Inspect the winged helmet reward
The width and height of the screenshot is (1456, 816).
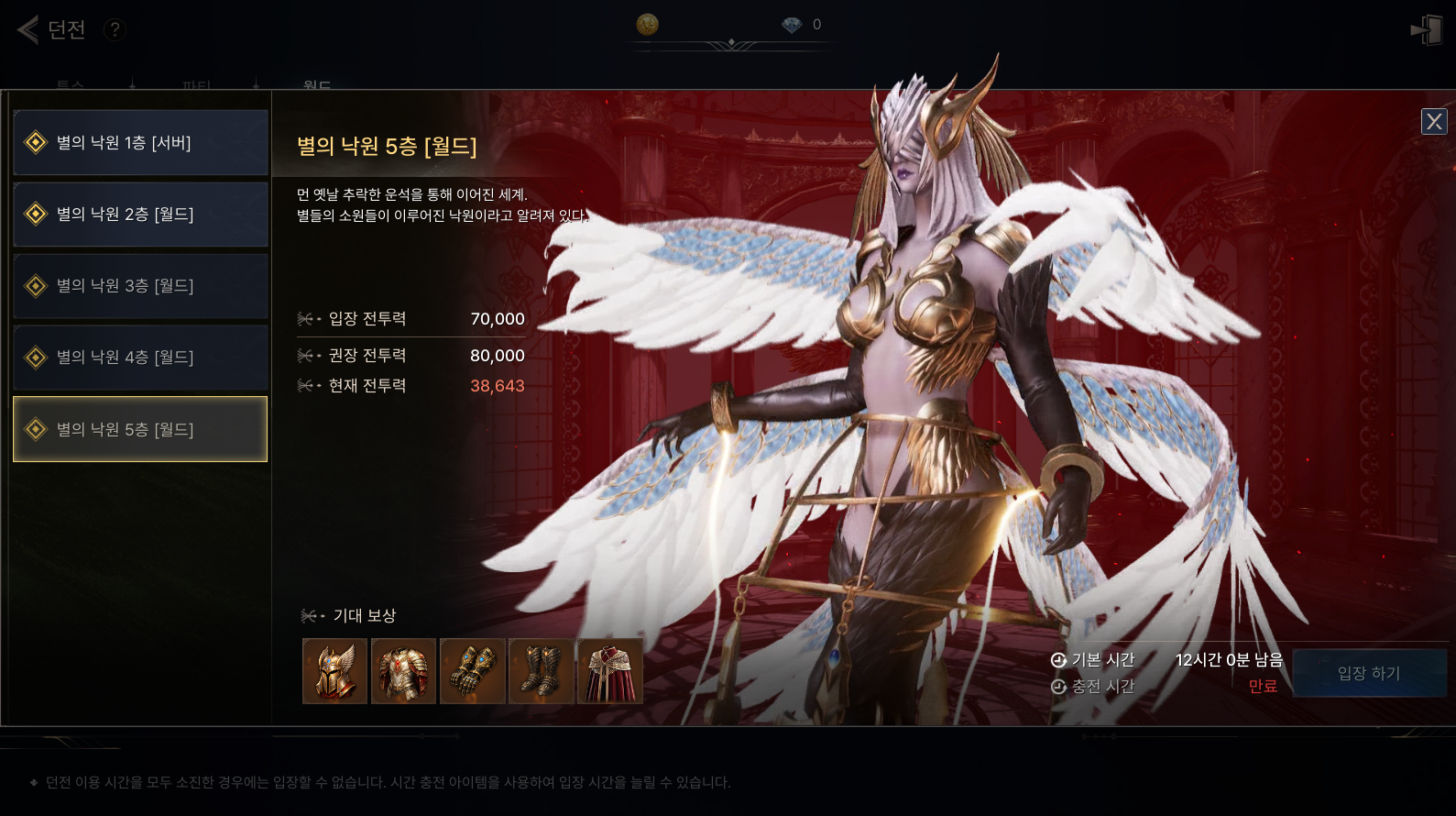(334, 671)
